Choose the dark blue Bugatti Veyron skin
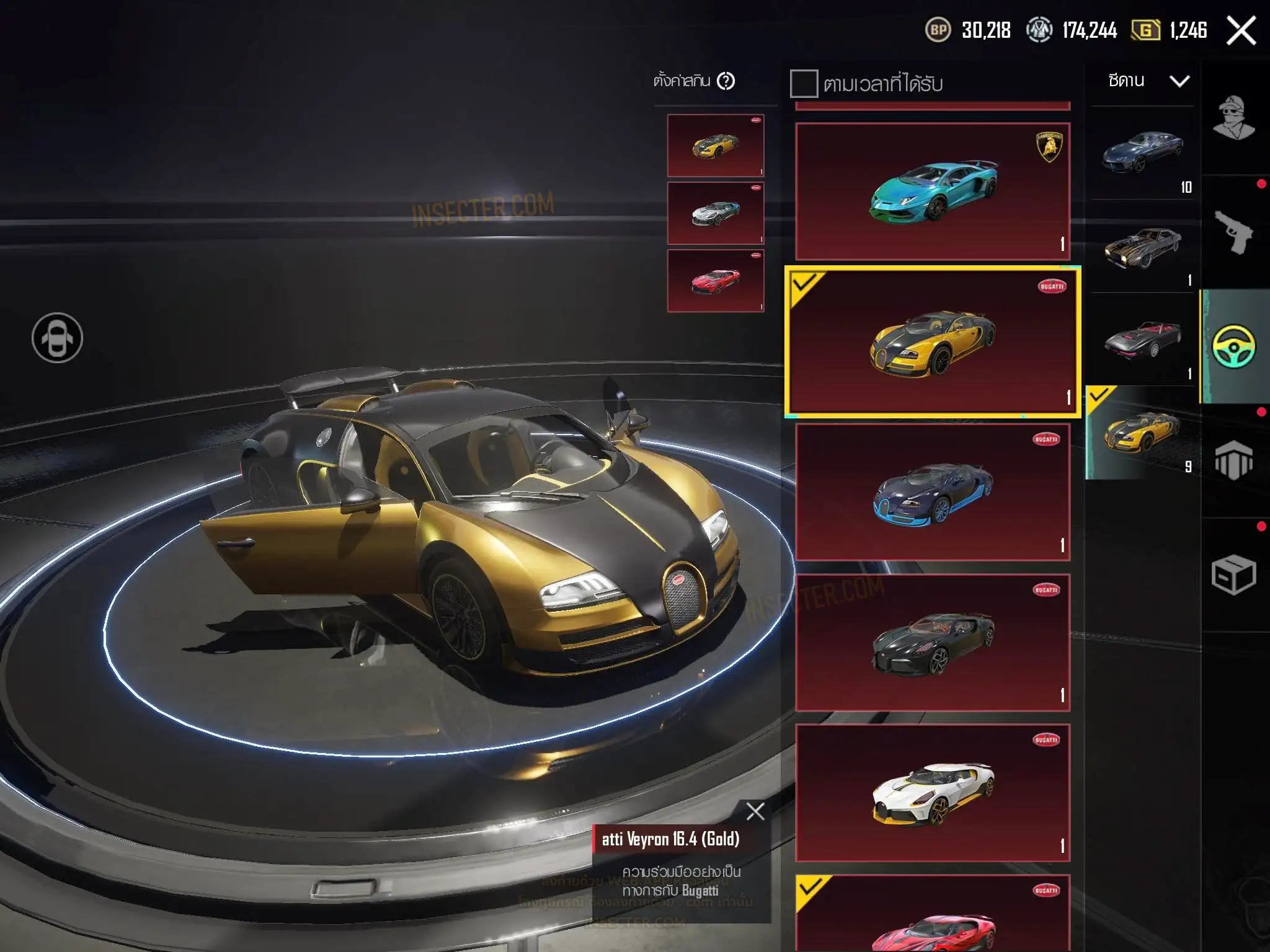The image size is (1270, 952). tap(933, 492)
